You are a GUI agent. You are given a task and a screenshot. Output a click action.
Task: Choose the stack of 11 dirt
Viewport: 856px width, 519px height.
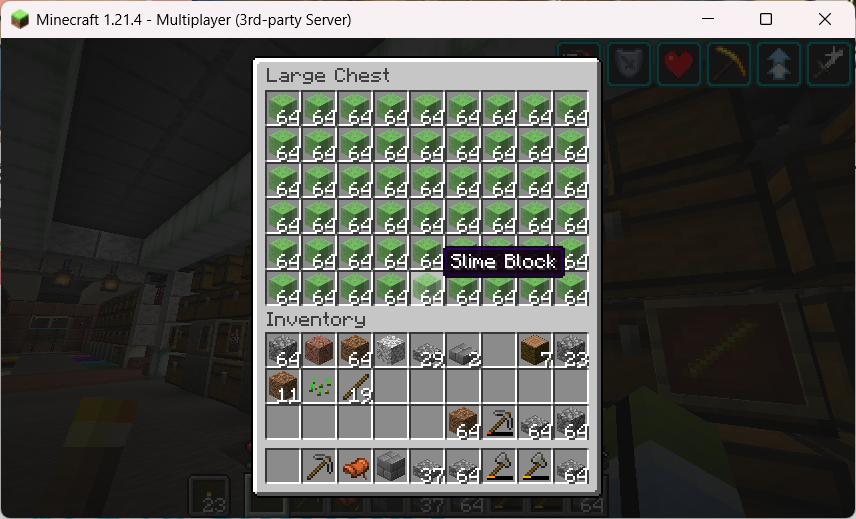pyautogui.click(x=284, y=387)
